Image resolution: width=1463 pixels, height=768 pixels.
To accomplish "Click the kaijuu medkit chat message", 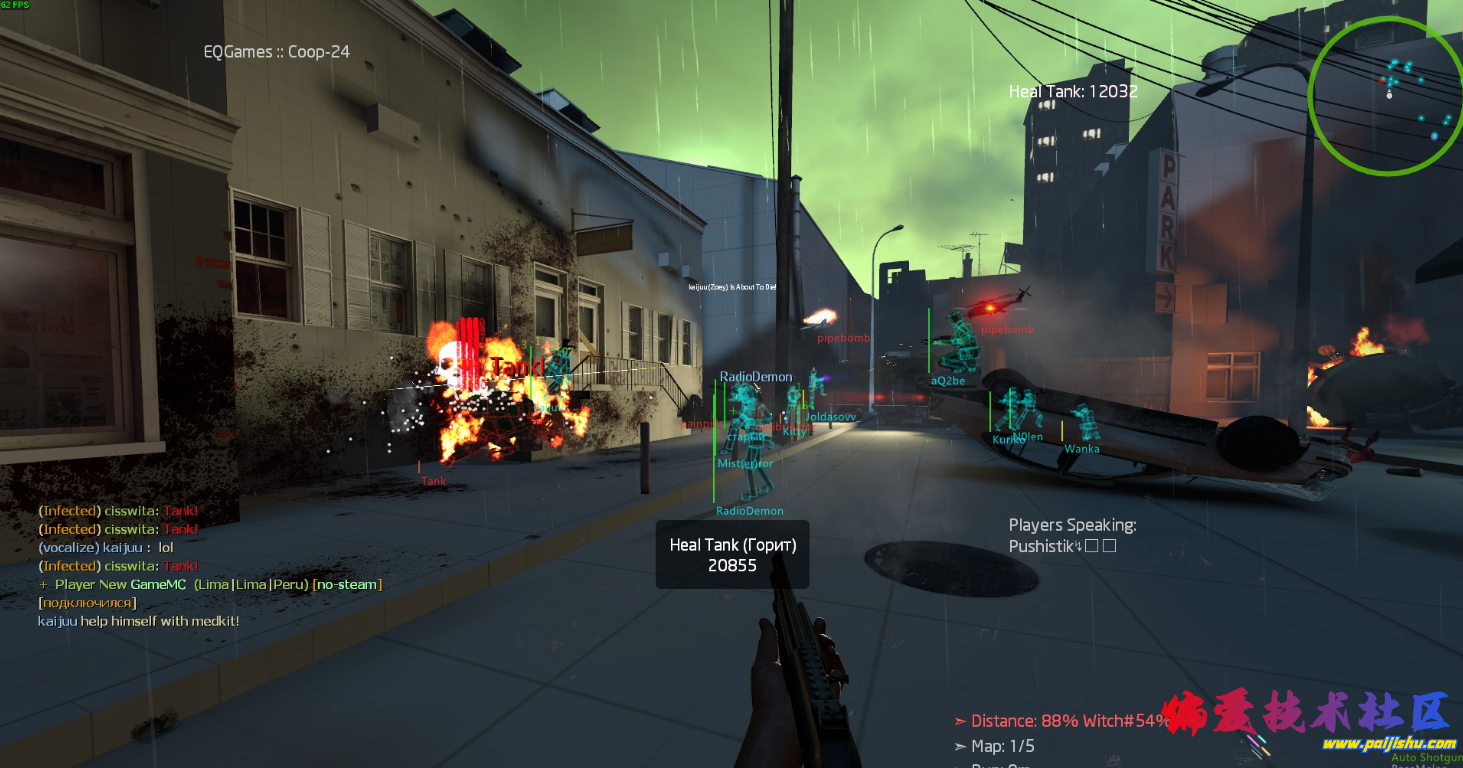I will (138, 621).
